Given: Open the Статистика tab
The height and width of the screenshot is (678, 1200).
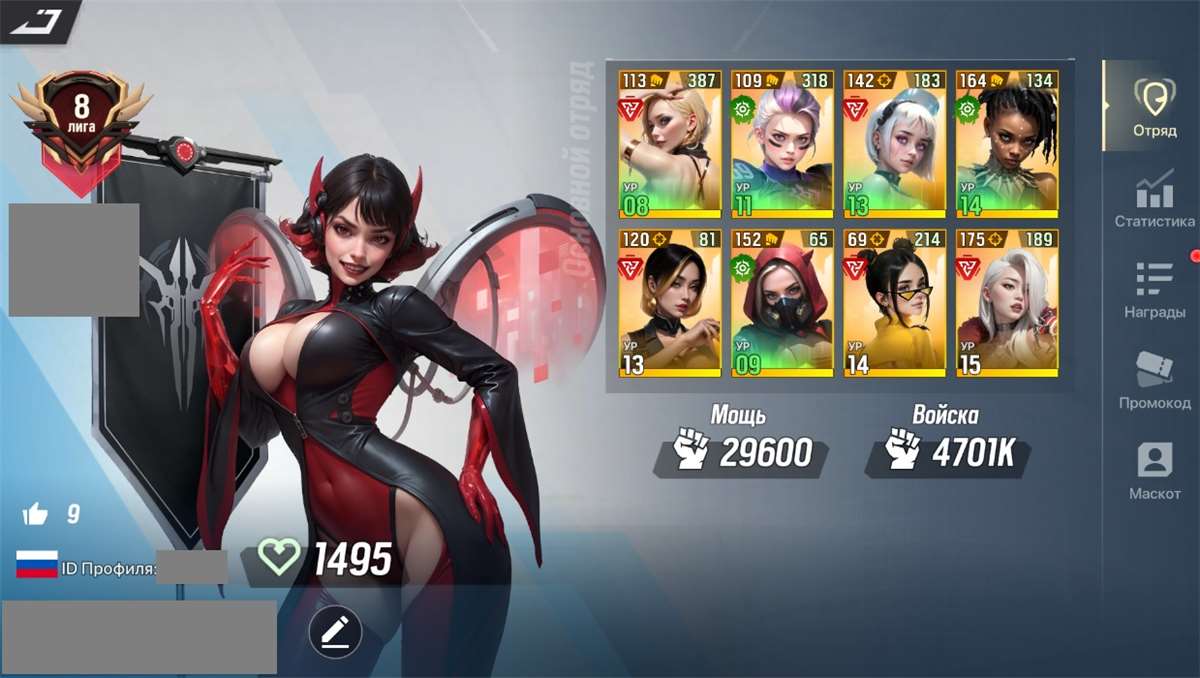Looking at the screenshot, I should click(1154, 199).
